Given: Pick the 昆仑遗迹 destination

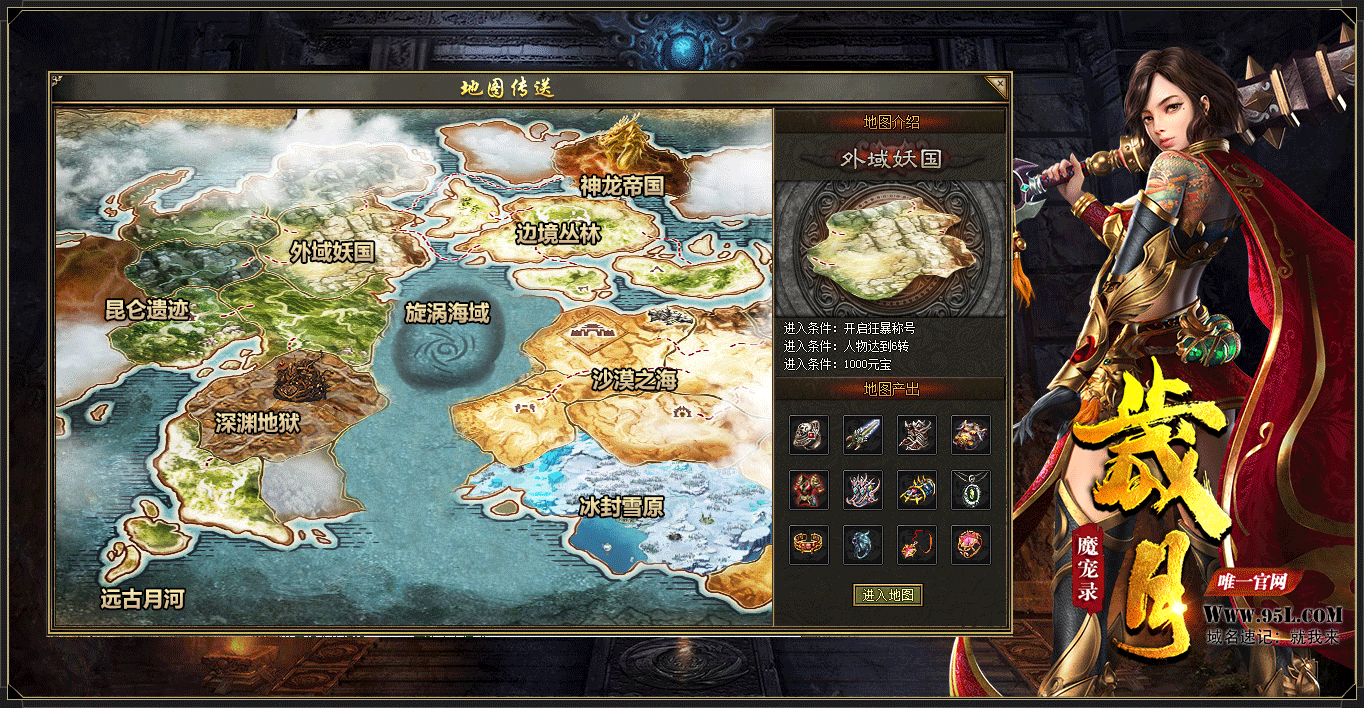Looking at the screenshot, I should [147, 309].
